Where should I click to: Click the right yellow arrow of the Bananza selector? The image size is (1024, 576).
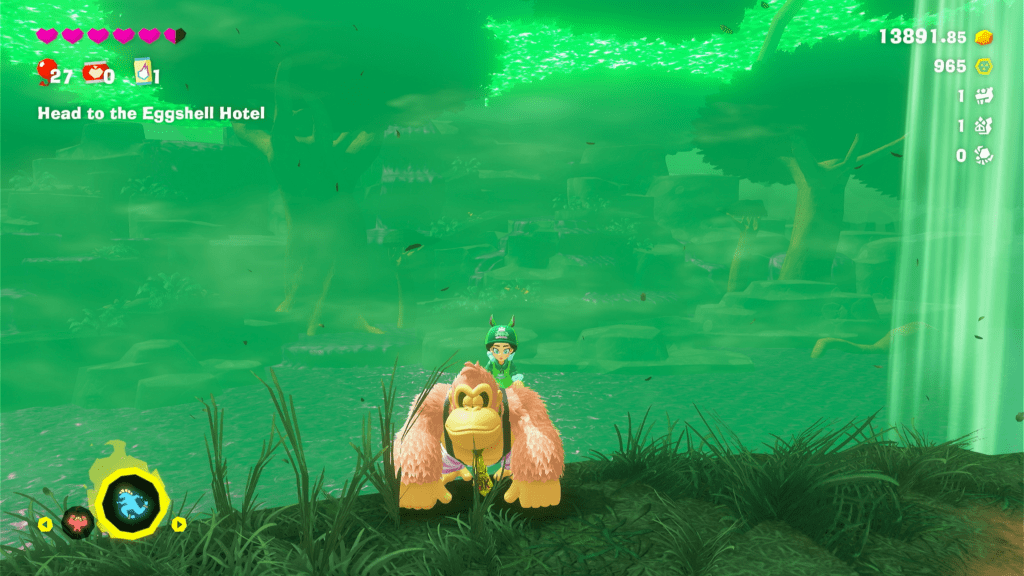pos(179,523)
